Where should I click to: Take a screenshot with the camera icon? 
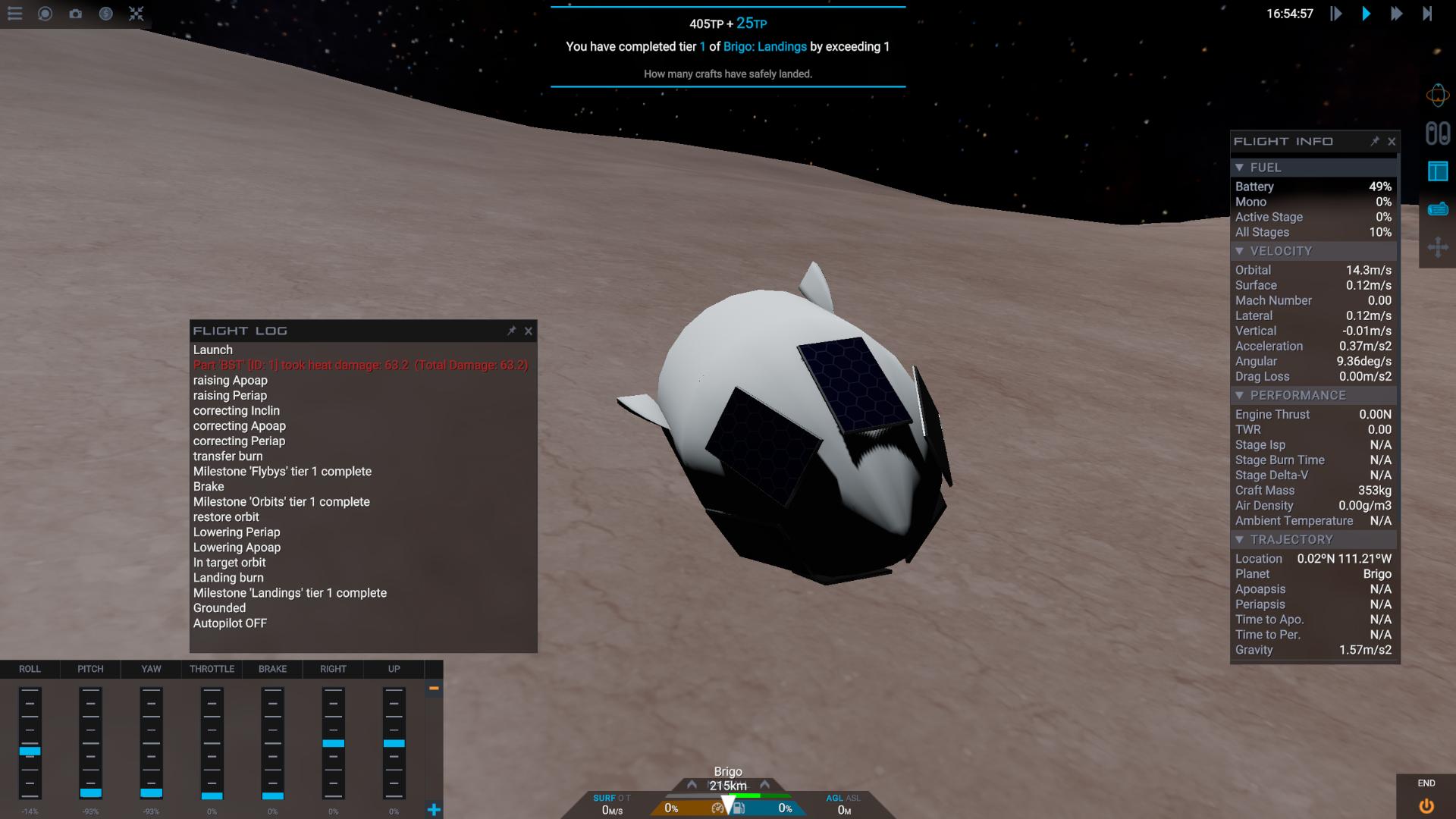76,14
